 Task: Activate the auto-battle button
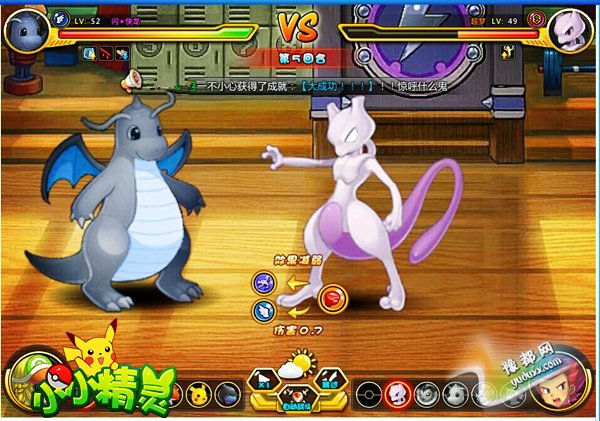click(x=296, y=402)
